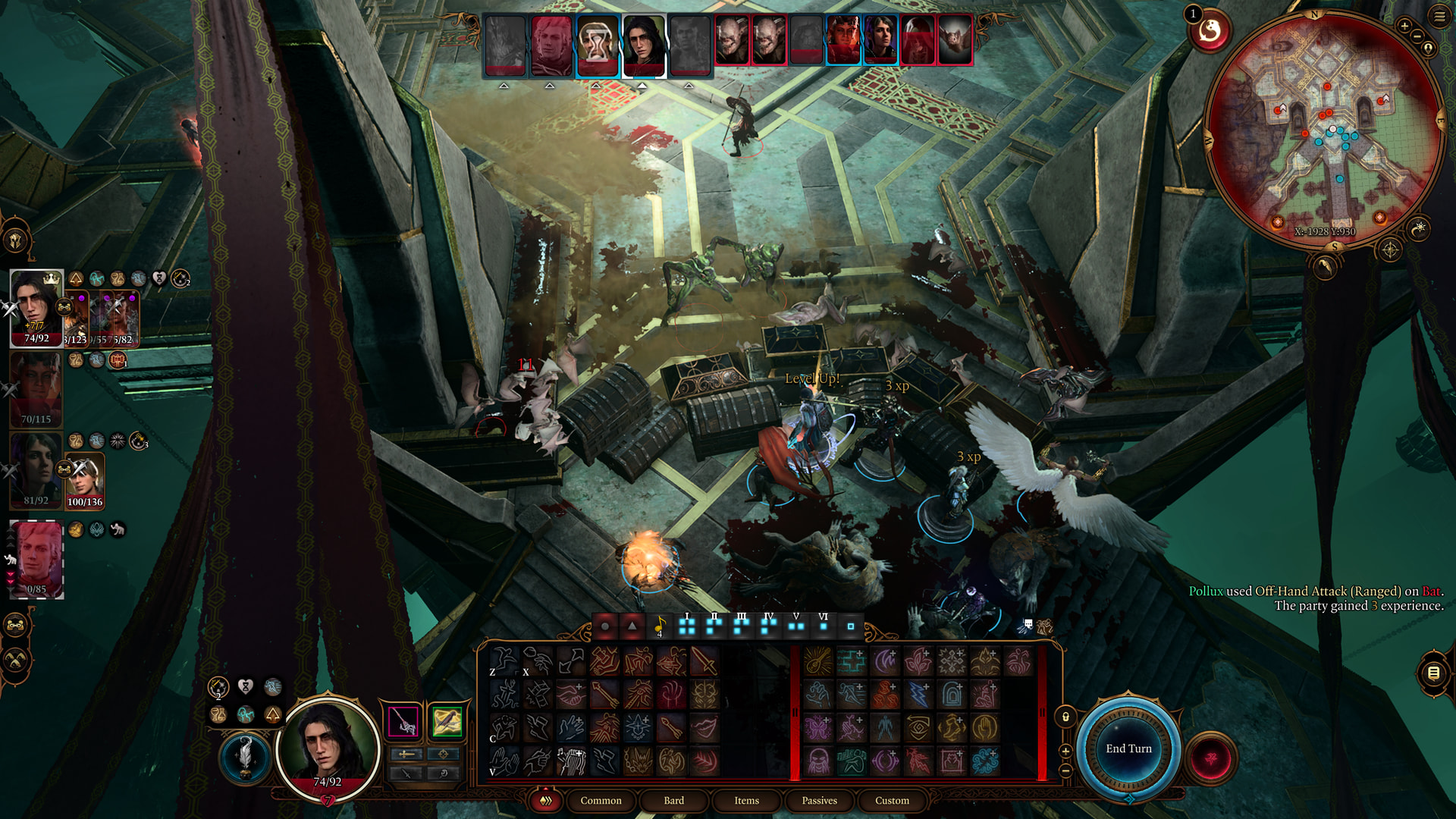
Task: Switch to the Custom hotbar tab
Action: (x=892, y=800)
